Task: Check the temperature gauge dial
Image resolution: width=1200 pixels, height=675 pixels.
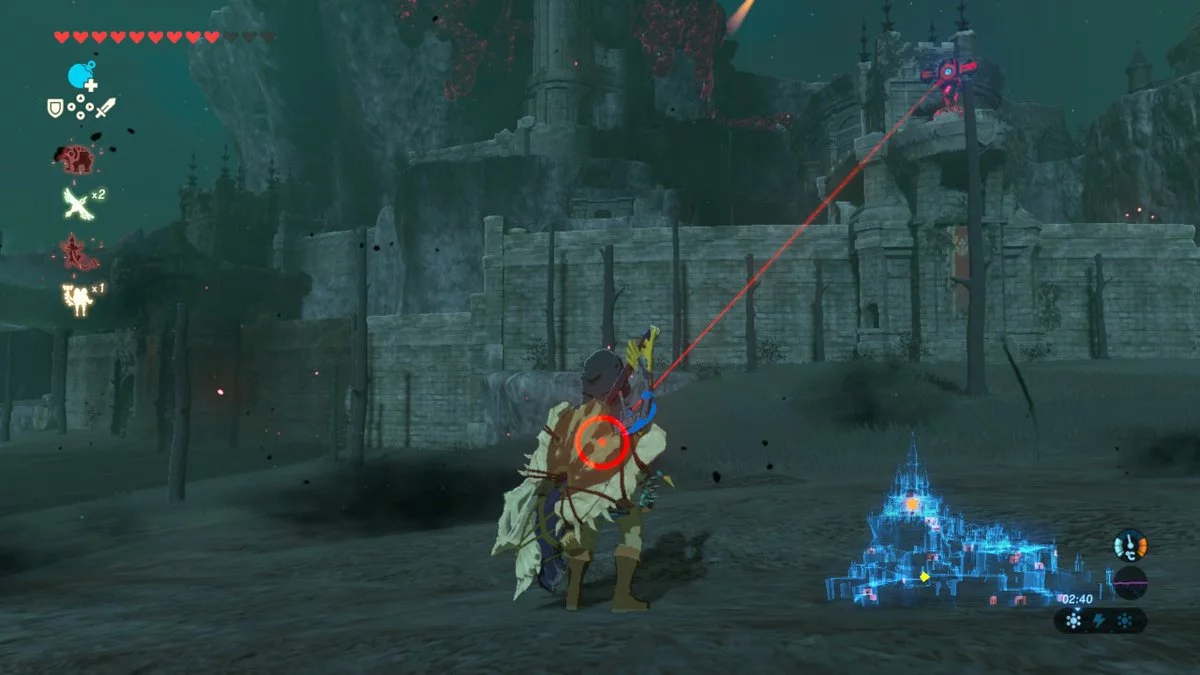Action: pyautogui.click(x=1130, y=544)
